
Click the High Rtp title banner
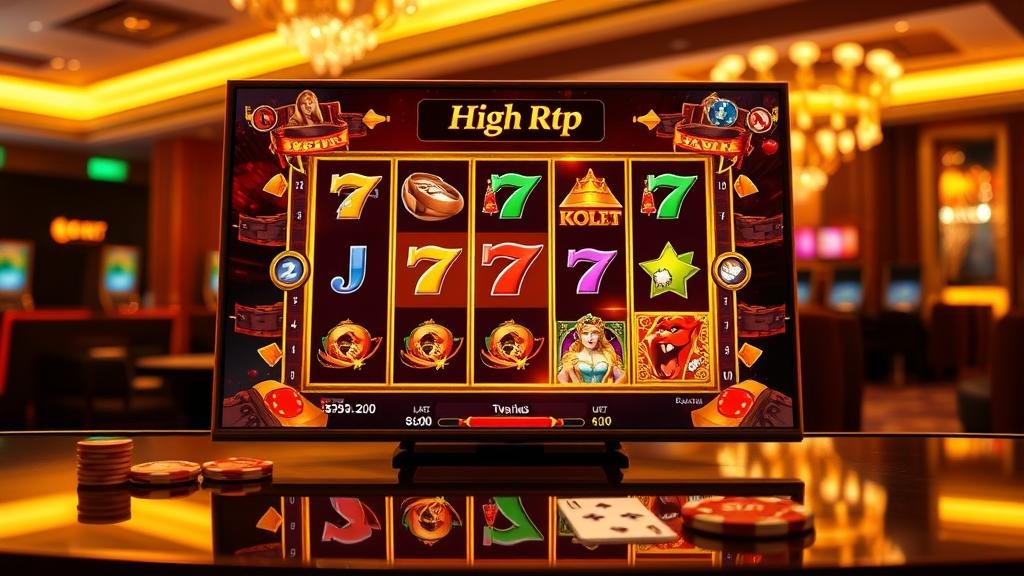coord(511,120)
